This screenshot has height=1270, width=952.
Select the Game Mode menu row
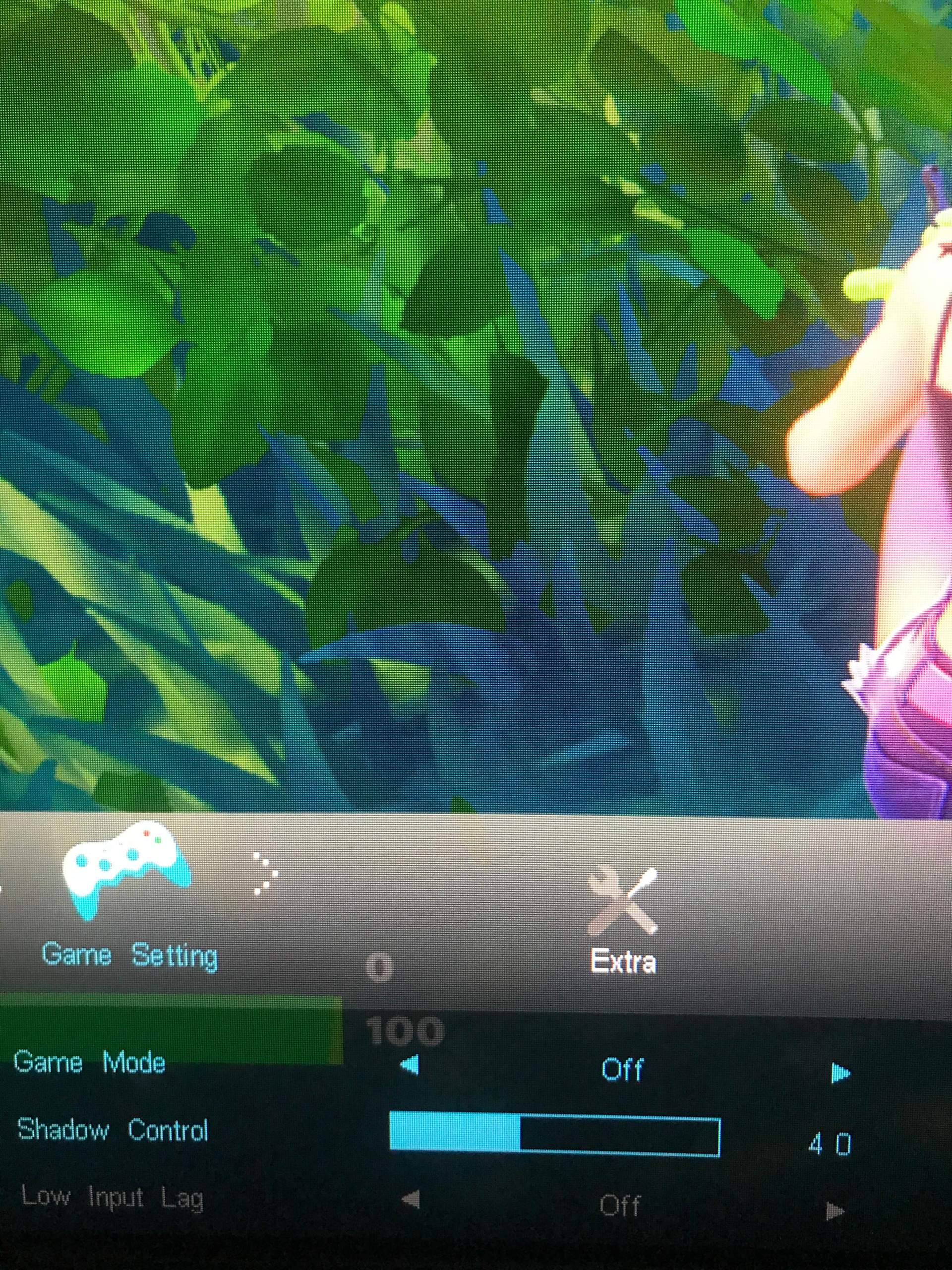[92, 1062]
